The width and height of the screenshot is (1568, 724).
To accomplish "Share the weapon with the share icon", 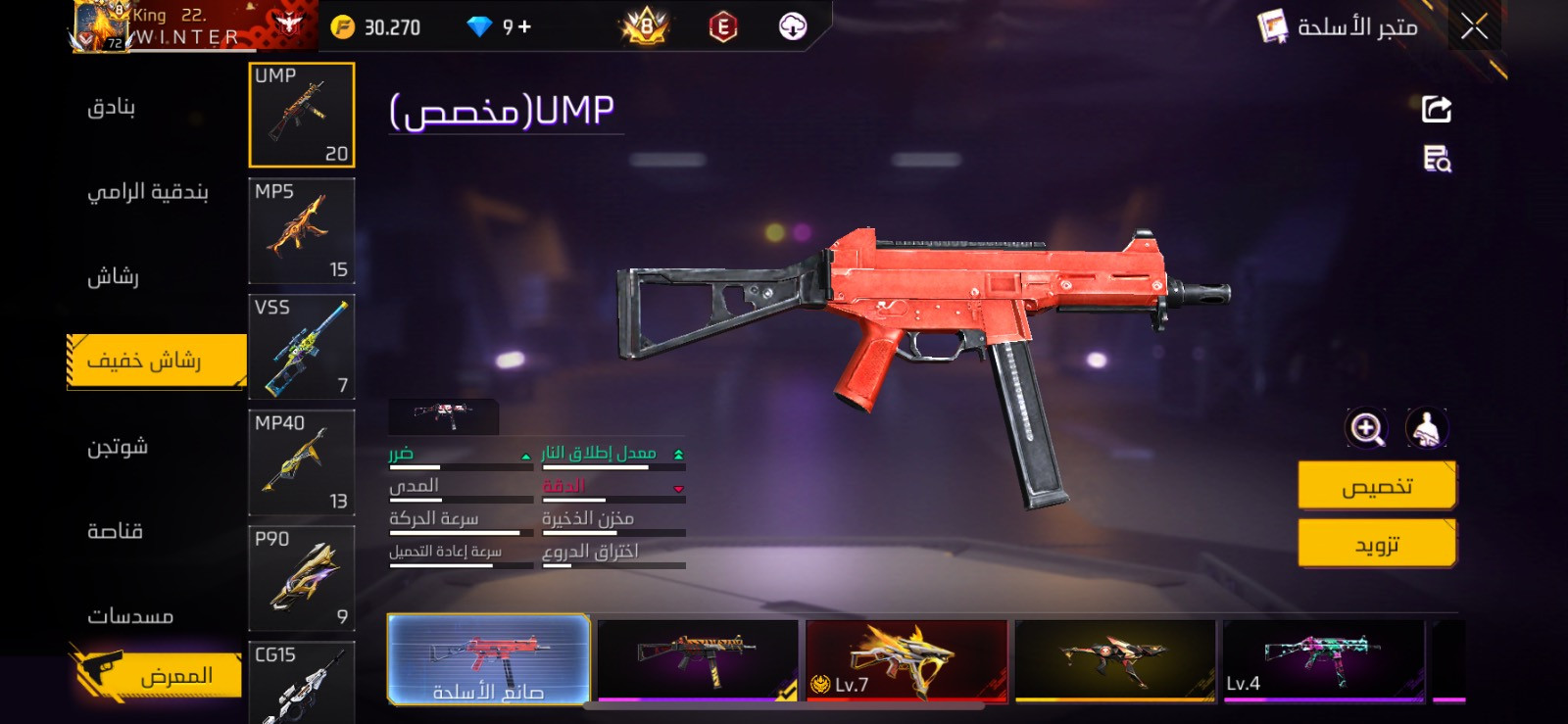I will coord(1437,109).
